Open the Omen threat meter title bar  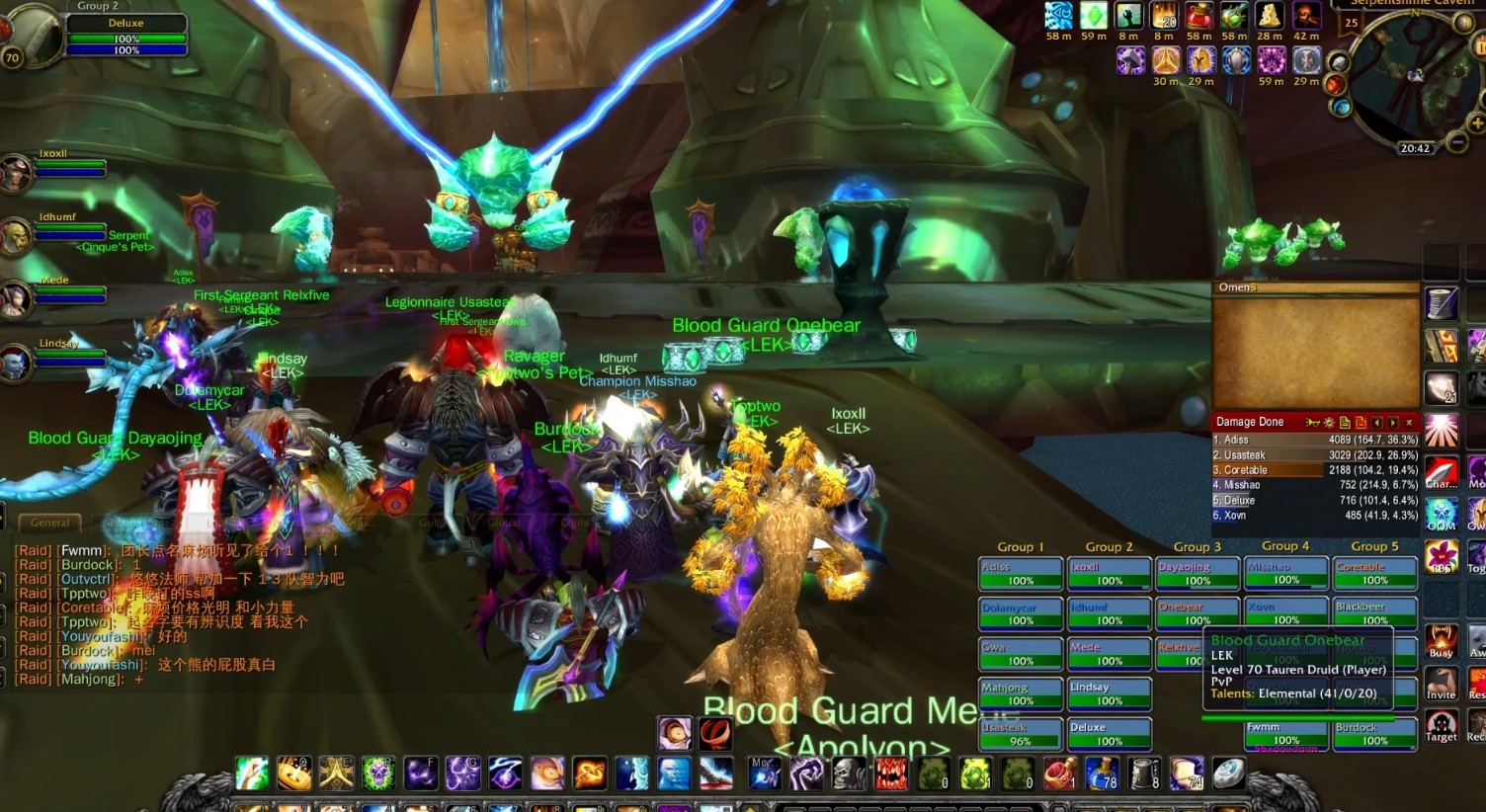pyautogui.click(x=1314, y=287)
